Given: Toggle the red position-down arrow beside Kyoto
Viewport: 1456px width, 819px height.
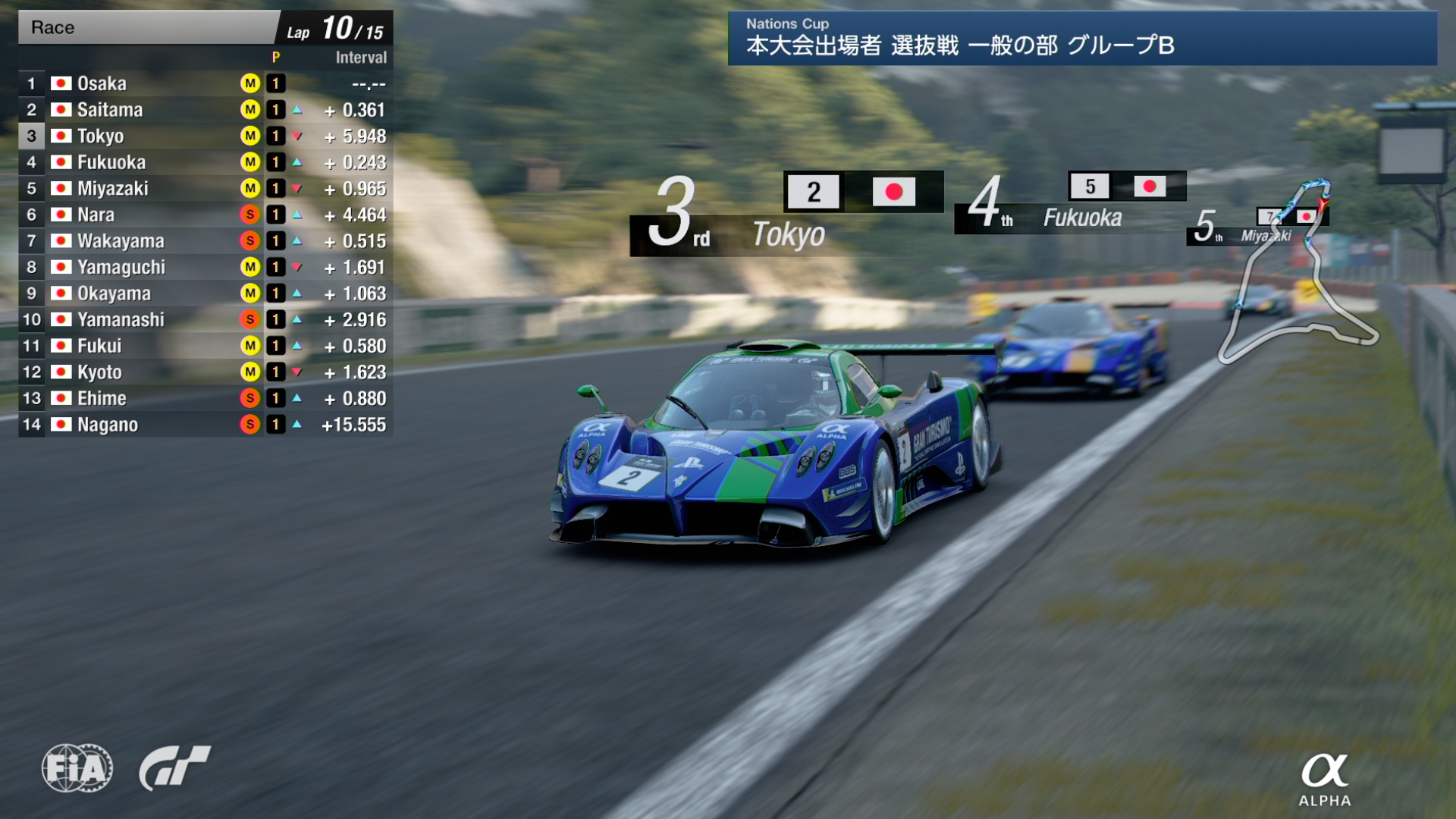Looking at the screenshot, I should [x=296, y=372].
